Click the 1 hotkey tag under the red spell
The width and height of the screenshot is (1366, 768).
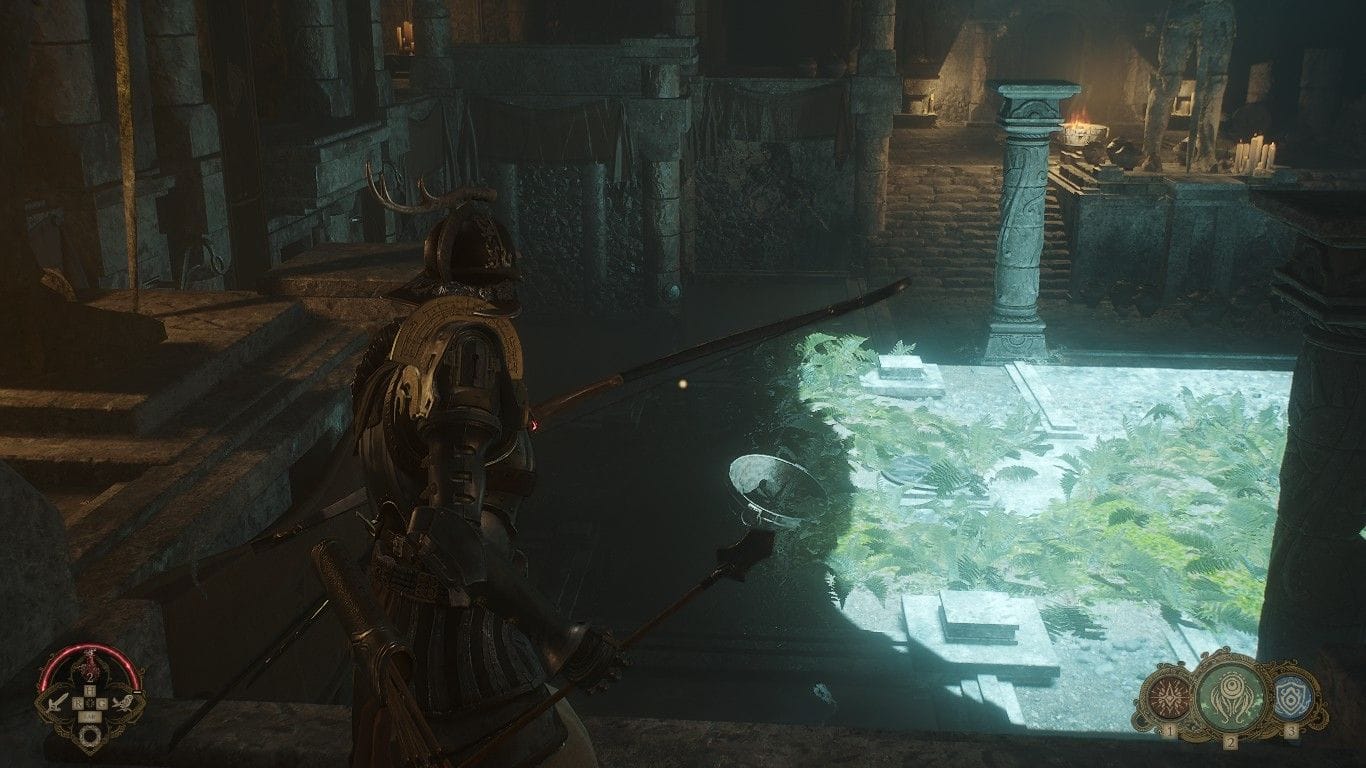[x=1170, y=731]
